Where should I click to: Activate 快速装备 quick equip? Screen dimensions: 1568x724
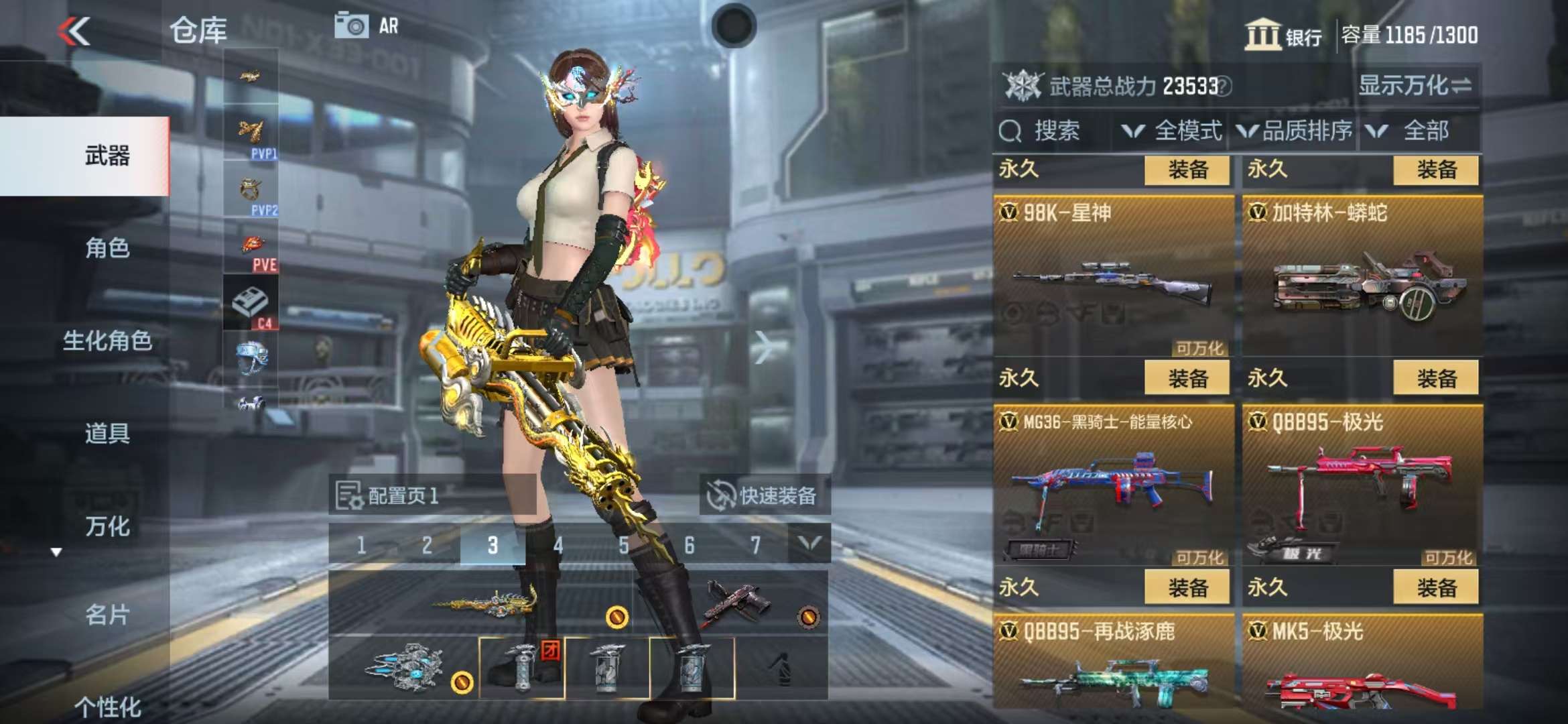click(765, 495)
